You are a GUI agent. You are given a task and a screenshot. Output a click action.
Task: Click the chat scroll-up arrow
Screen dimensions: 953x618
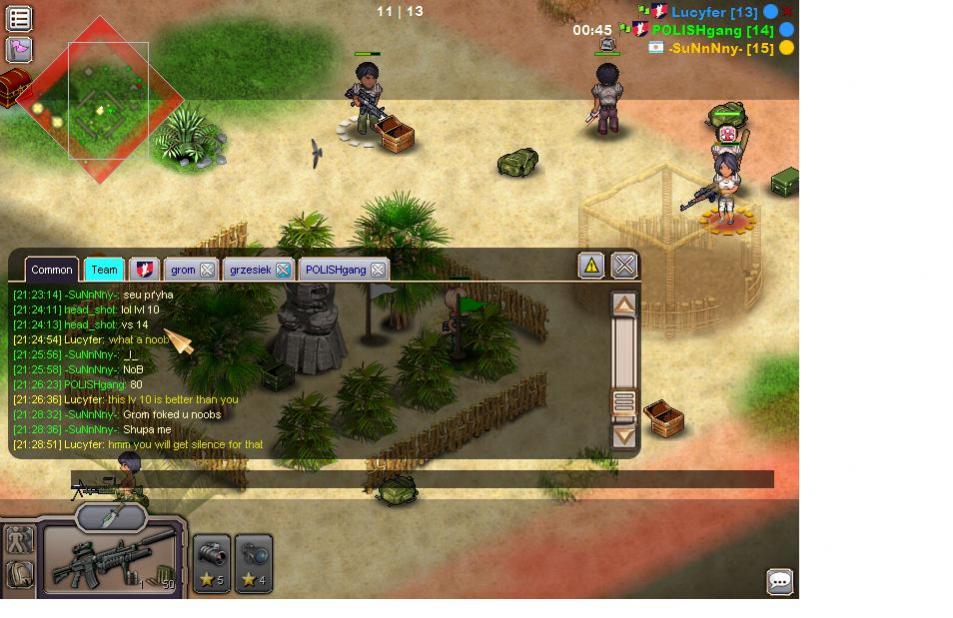[624, 304]
